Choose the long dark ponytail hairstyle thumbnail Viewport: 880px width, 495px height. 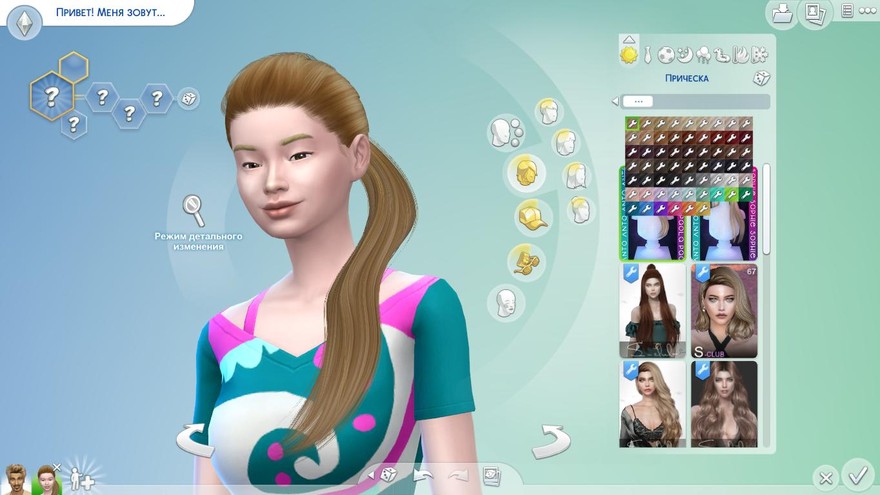[x=652, y=311]
